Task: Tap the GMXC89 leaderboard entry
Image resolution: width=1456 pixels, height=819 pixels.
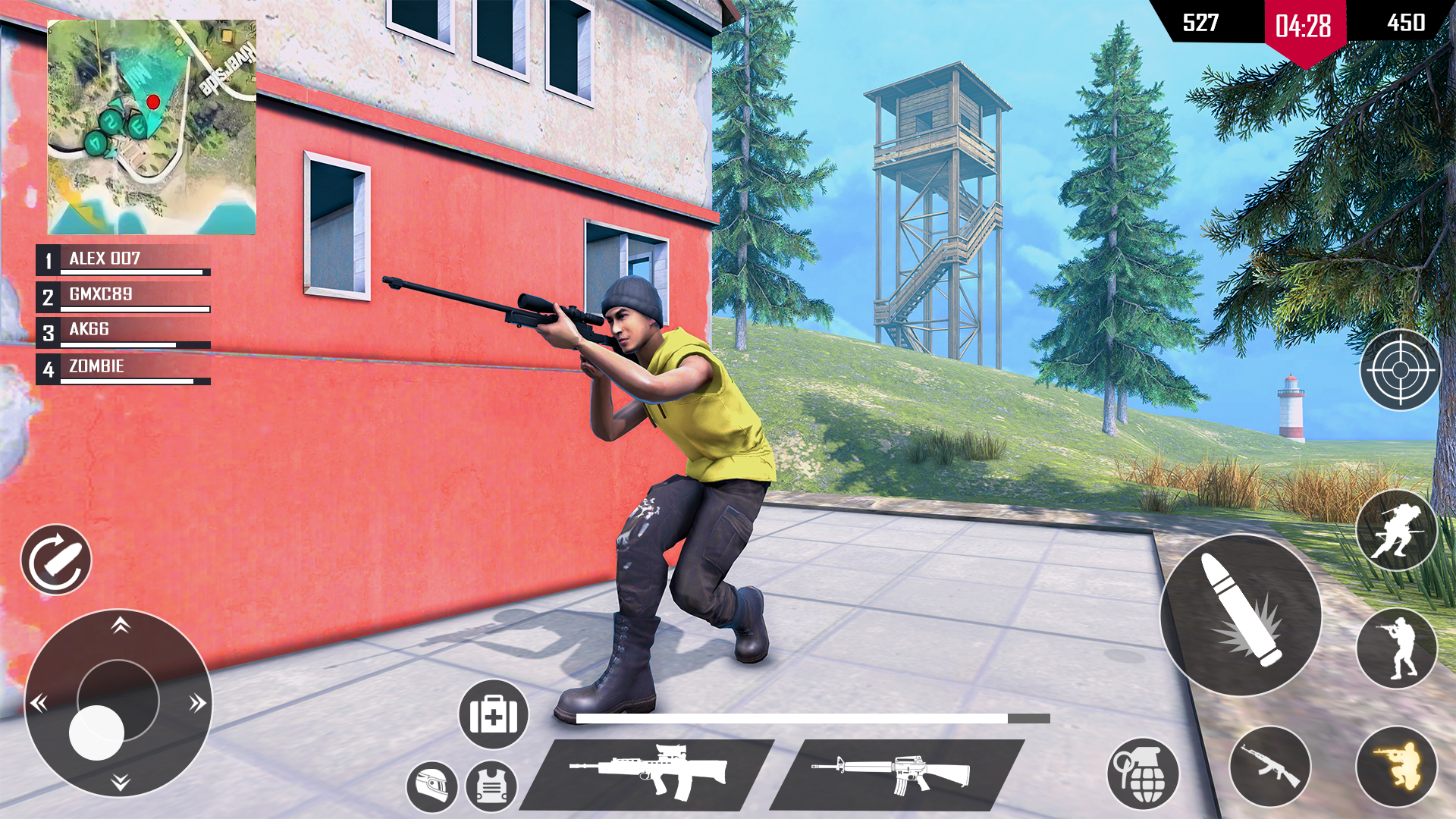Action: click(121, 294)
